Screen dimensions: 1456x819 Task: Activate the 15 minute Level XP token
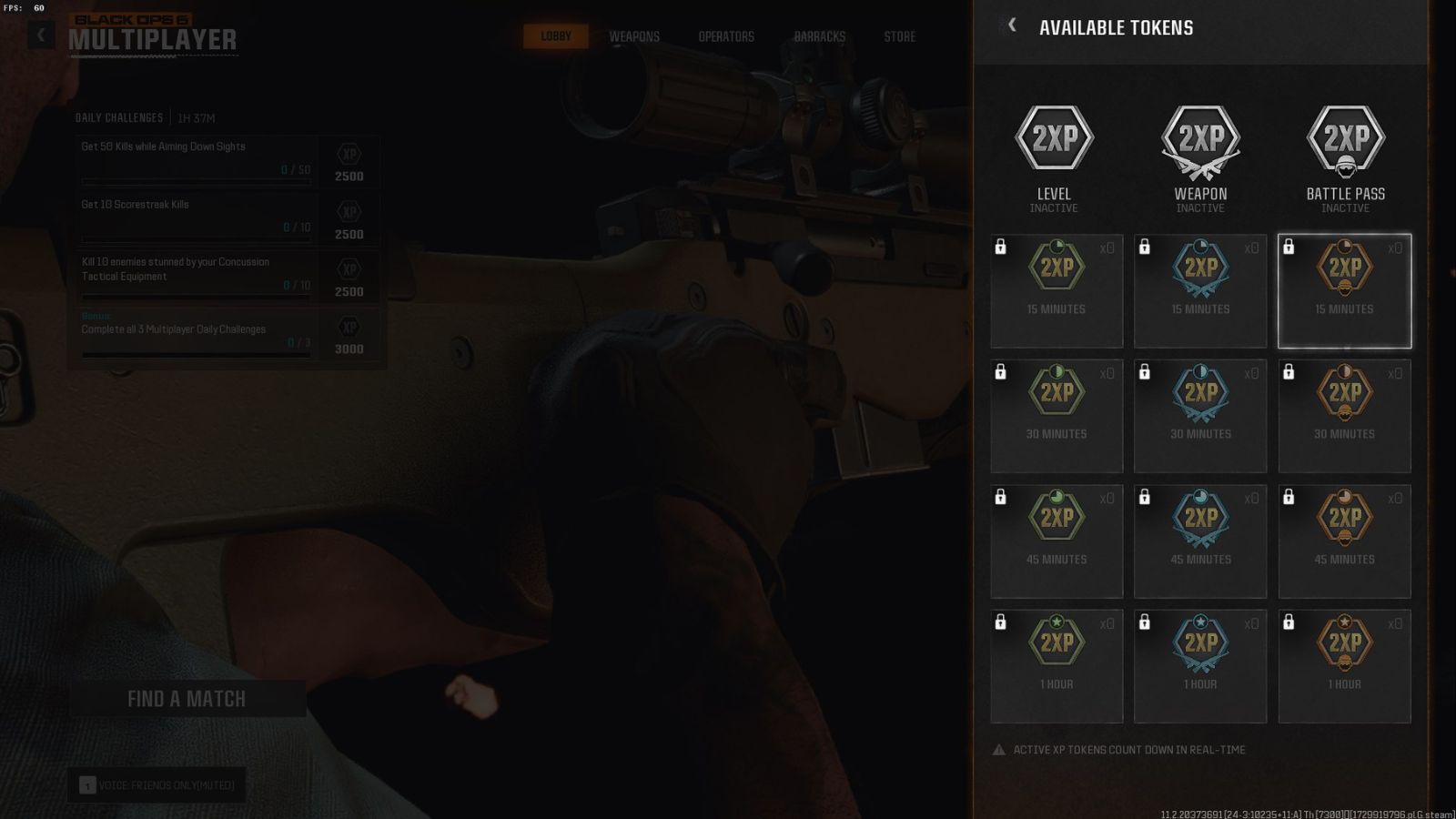[x=1056, y=289]
